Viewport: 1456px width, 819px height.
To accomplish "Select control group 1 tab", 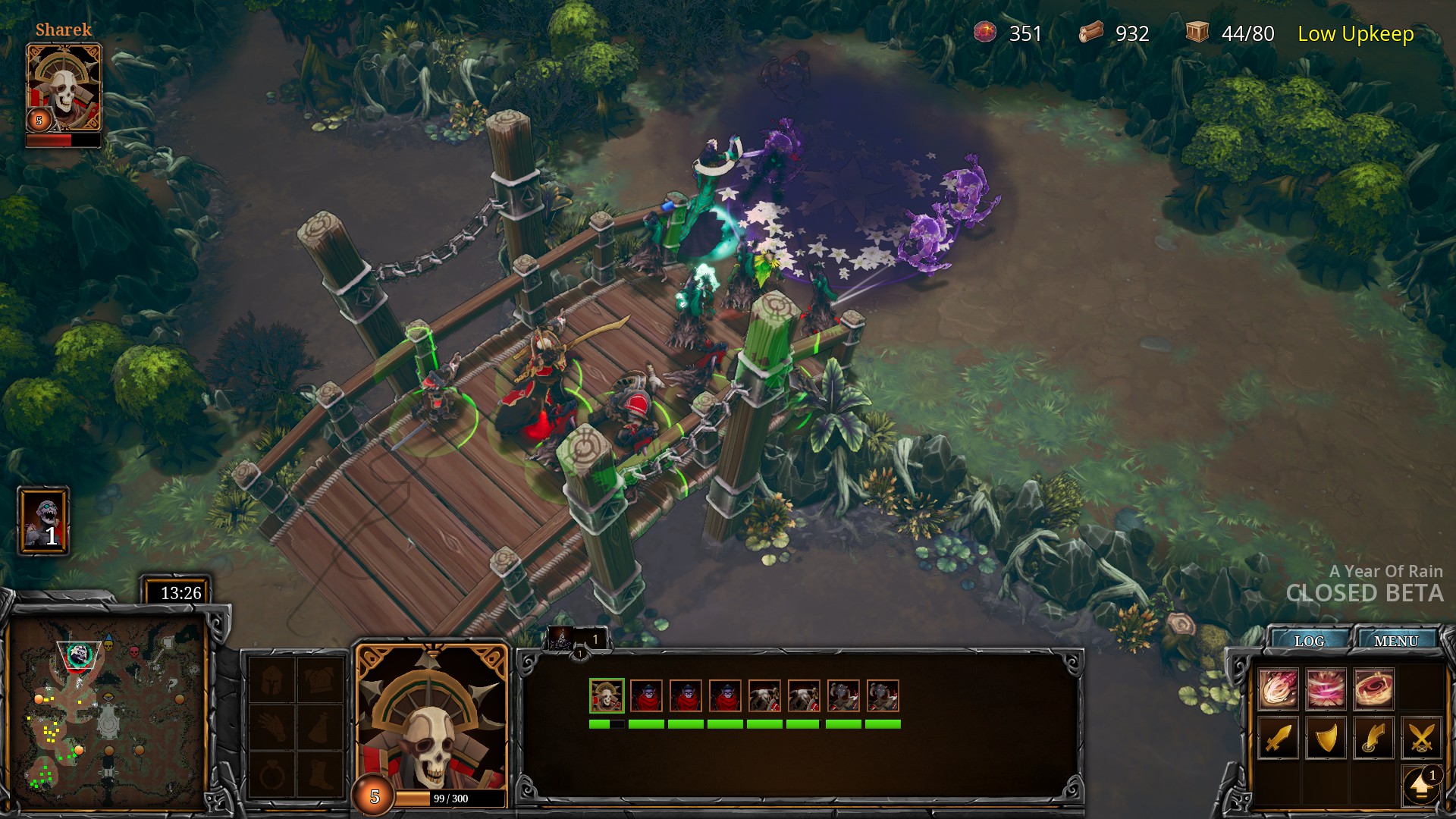I will (578, 639).
